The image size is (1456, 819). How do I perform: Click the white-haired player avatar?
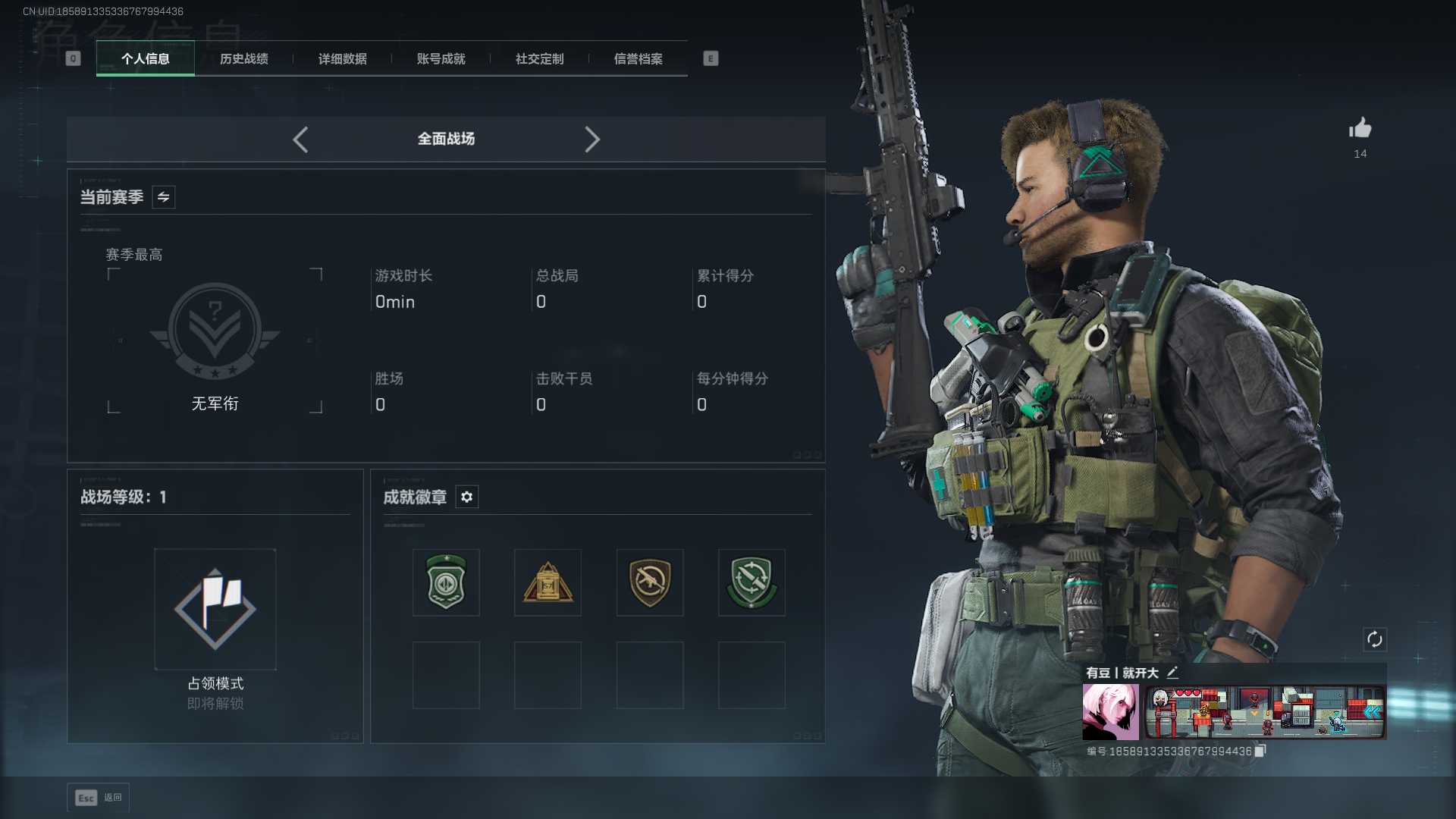pyautogui.click(x=1110, y=711)
